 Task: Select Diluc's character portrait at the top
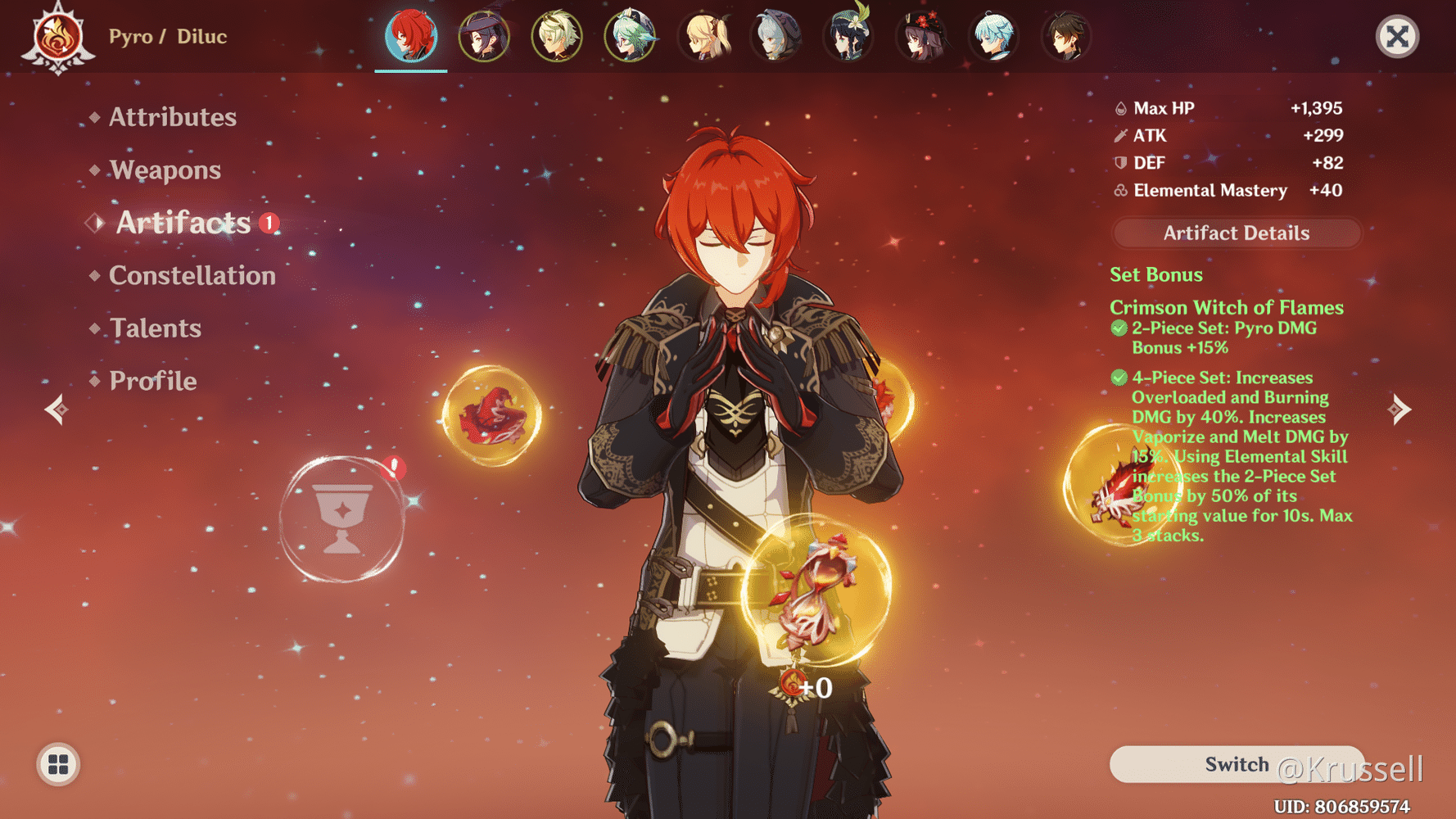(x=410, y=35)
